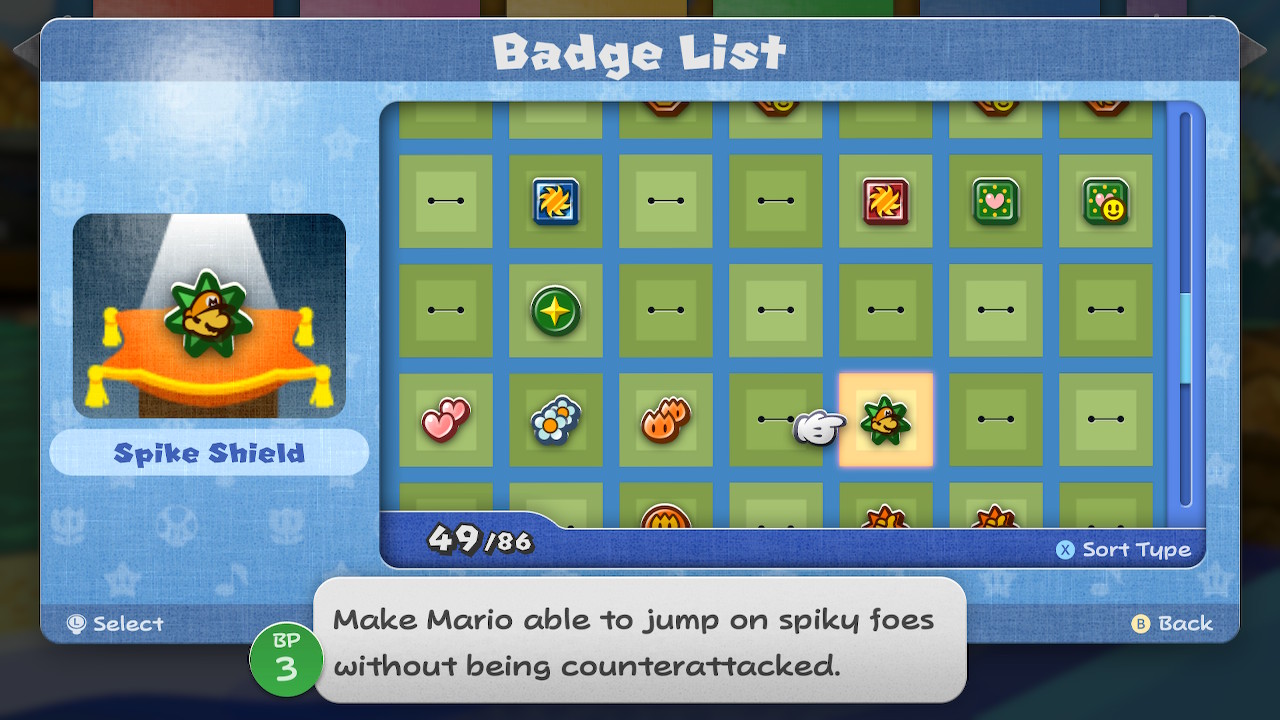Click the orange flame badge
This screenshot has width=1280, height=720.
tap(665, 421)
